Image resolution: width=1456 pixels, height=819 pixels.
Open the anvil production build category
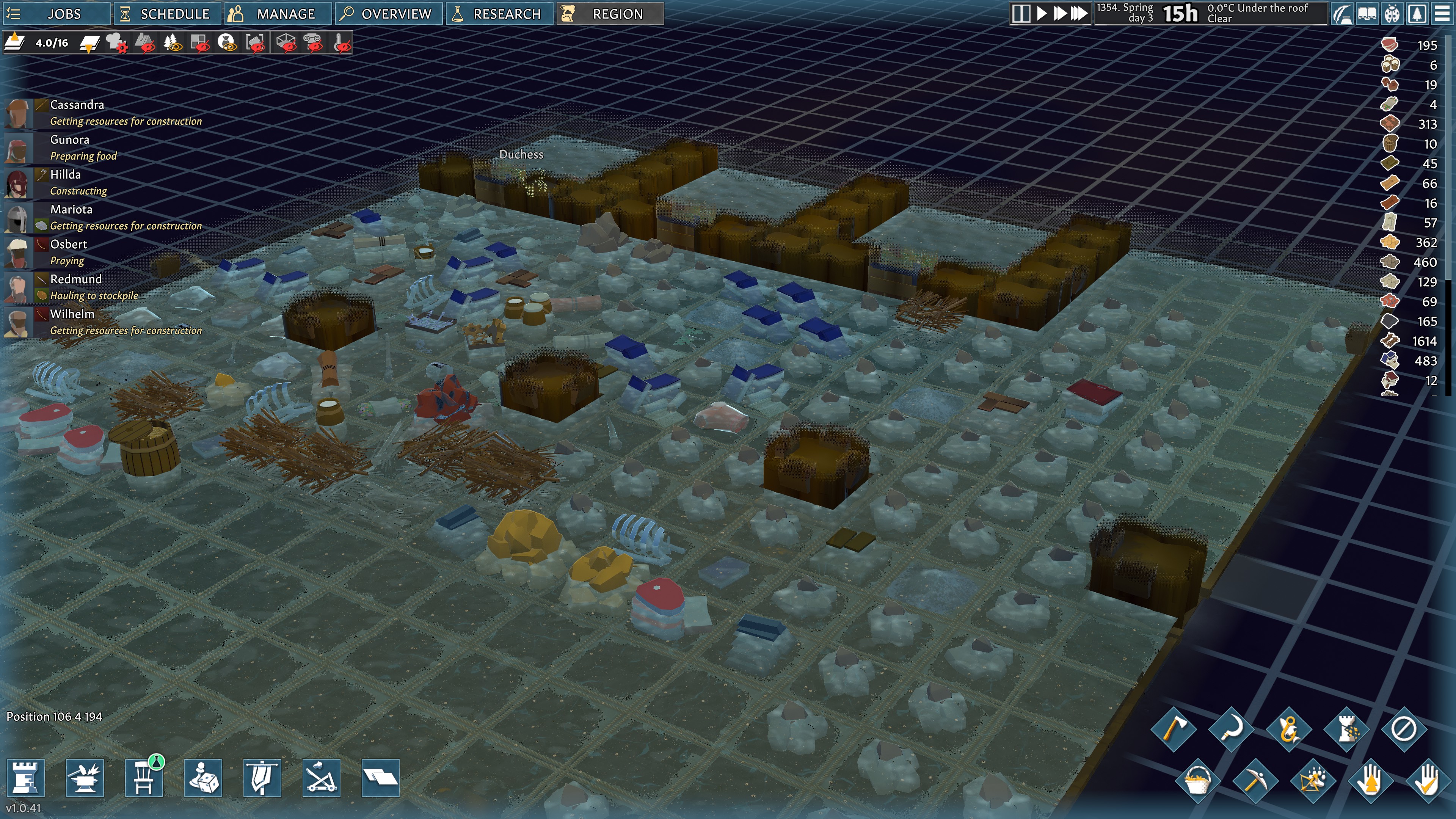pos(85,778)
